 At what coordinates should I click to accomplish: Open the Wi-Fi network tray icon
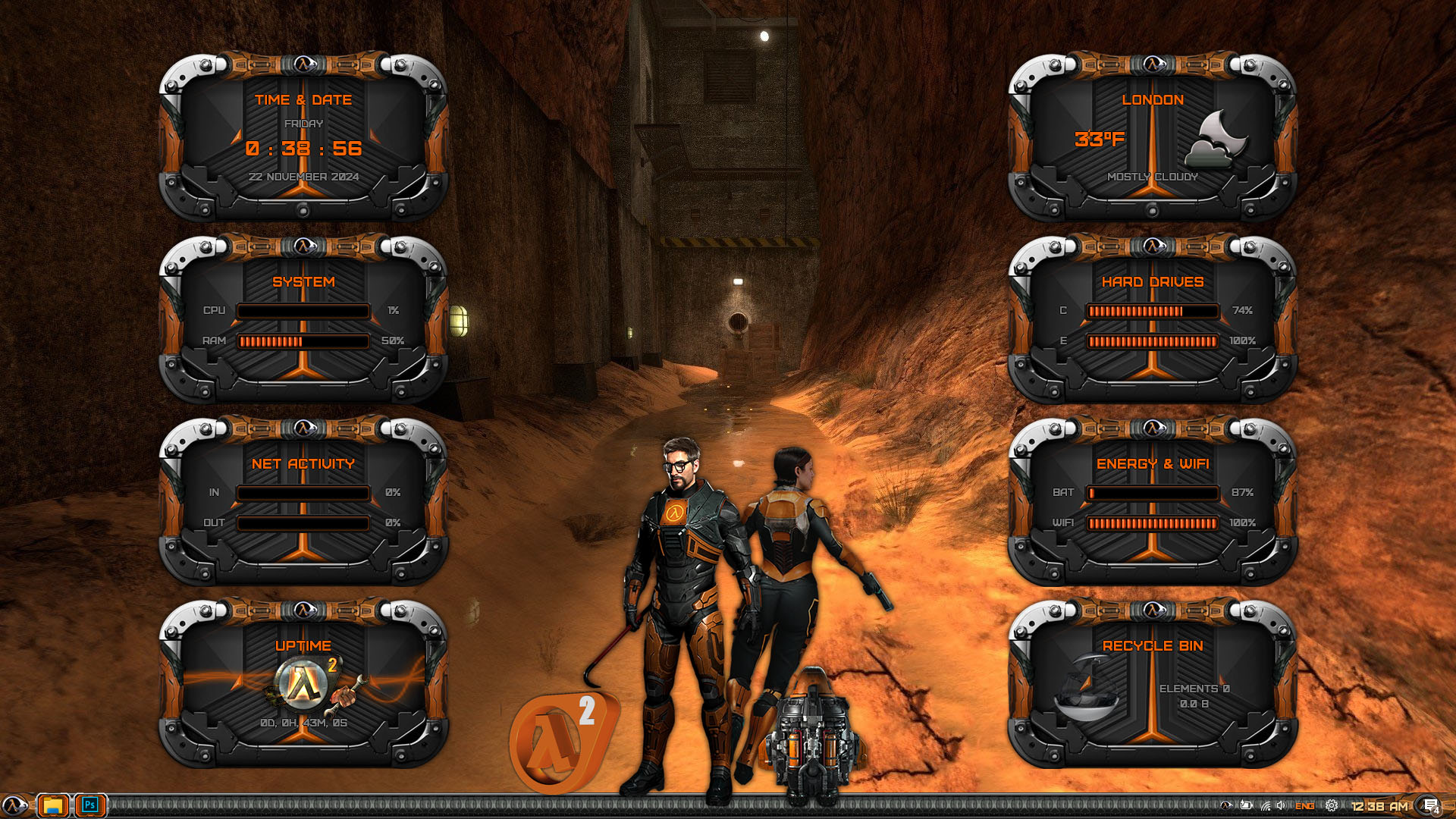pos(1265,806)
